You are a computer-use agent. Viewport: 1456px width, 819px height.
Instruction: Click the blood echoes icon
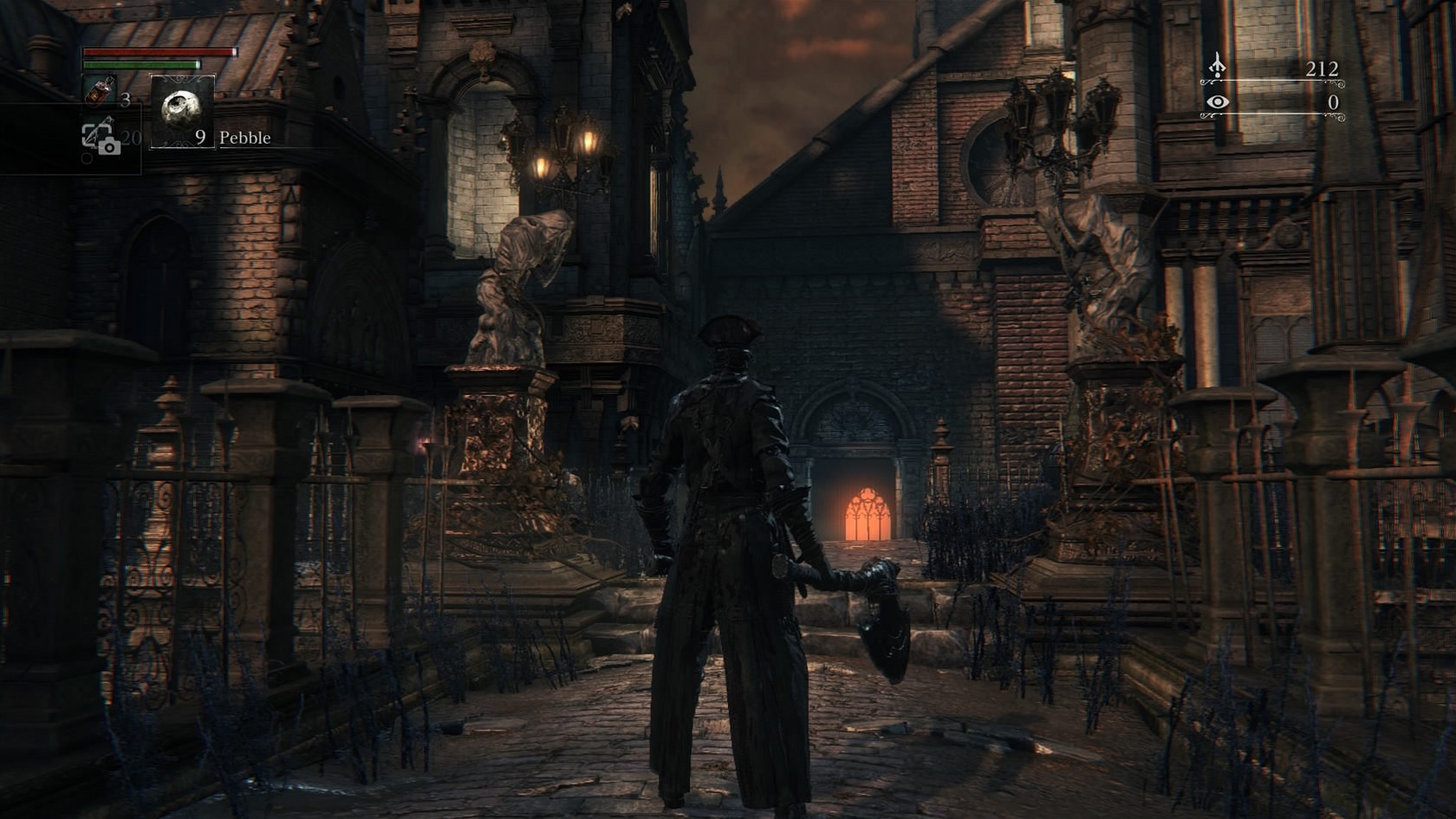pos(1218,67)
